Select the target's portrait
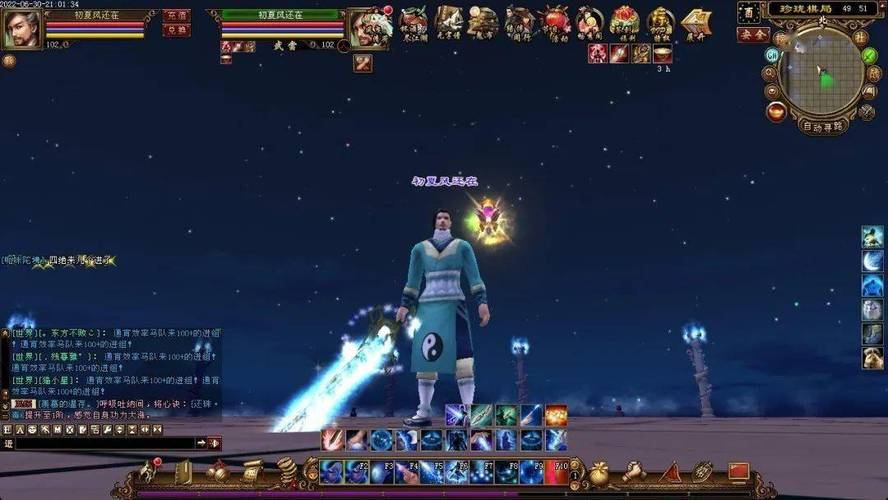The image size is (888, 500). pos(368,29)
